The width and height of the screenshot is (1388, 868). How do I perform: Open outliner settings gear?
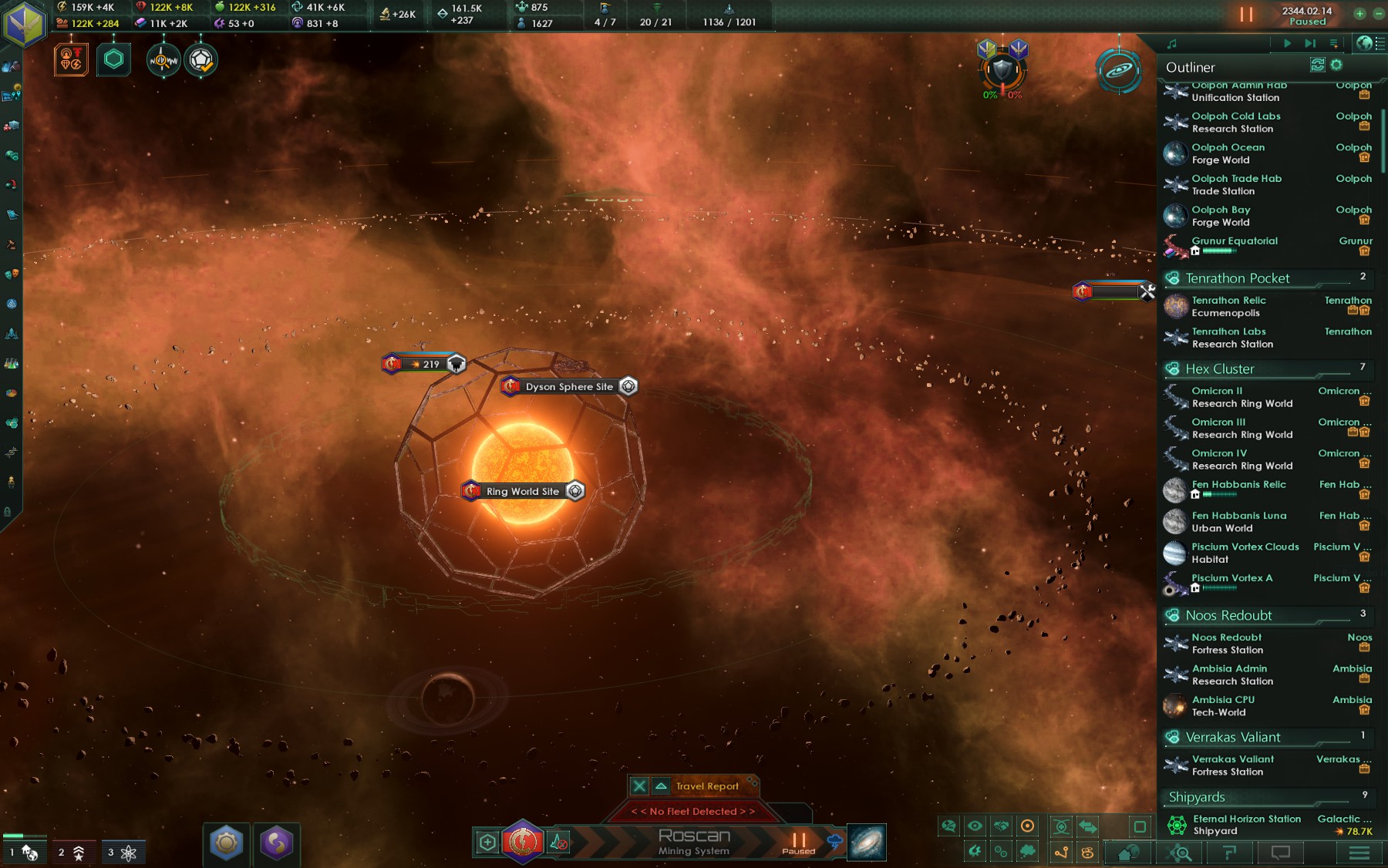click(1336, 66)
